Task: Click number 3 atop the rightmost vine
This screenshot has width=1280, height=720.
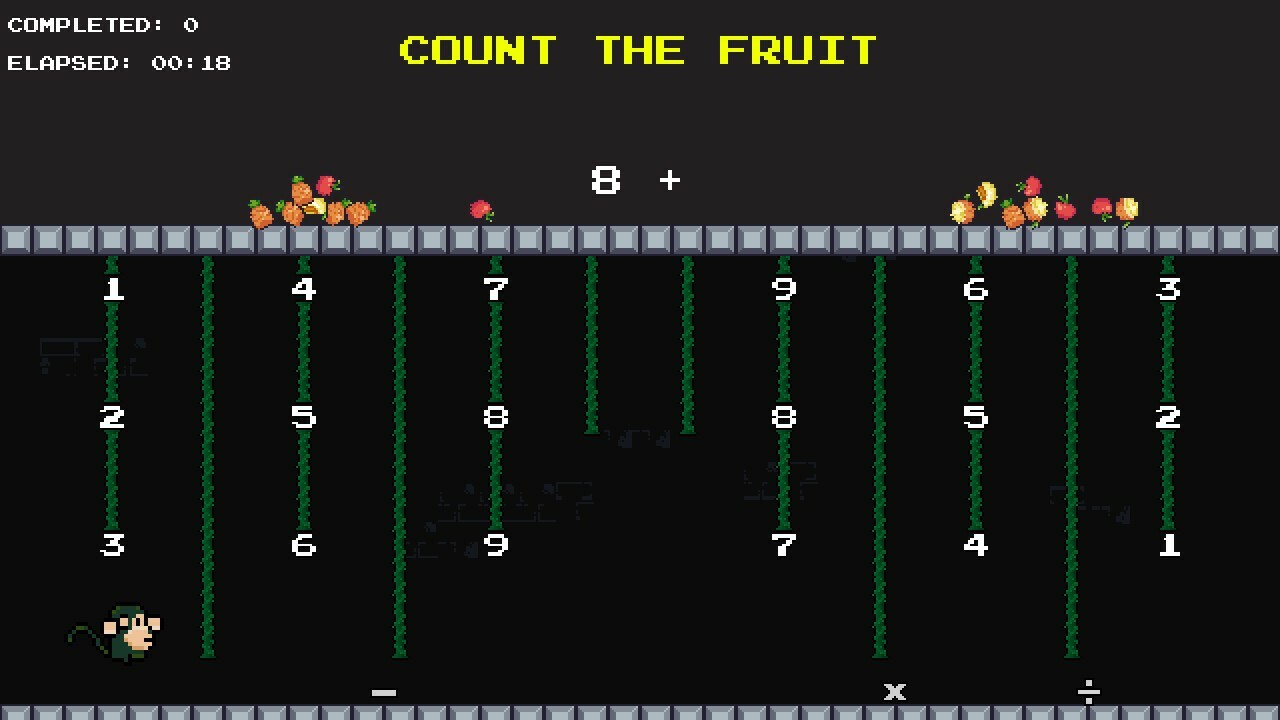Action: (1168, 290)
